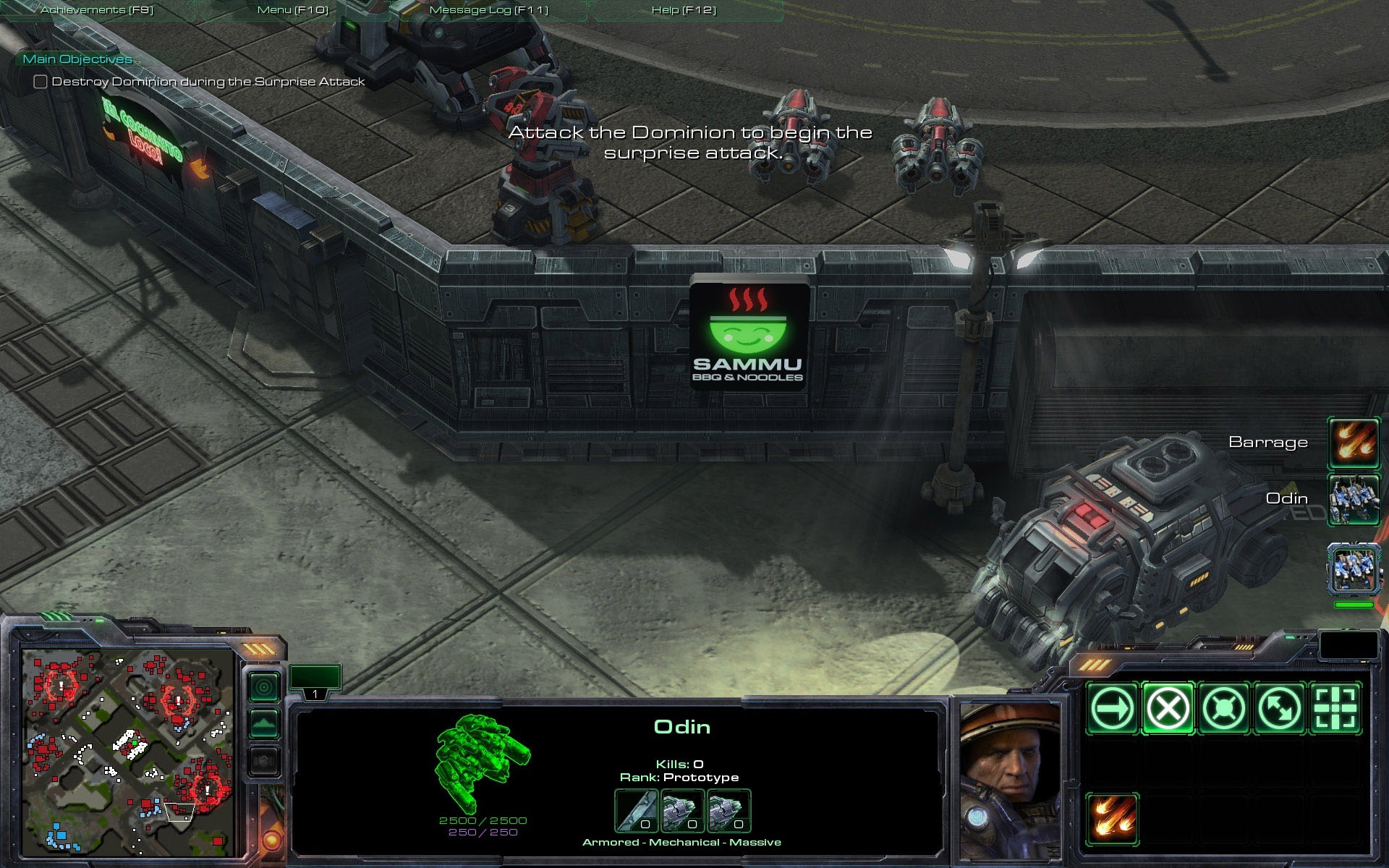
Task: Toggle minimap terrain display
Action: [264, 723]
